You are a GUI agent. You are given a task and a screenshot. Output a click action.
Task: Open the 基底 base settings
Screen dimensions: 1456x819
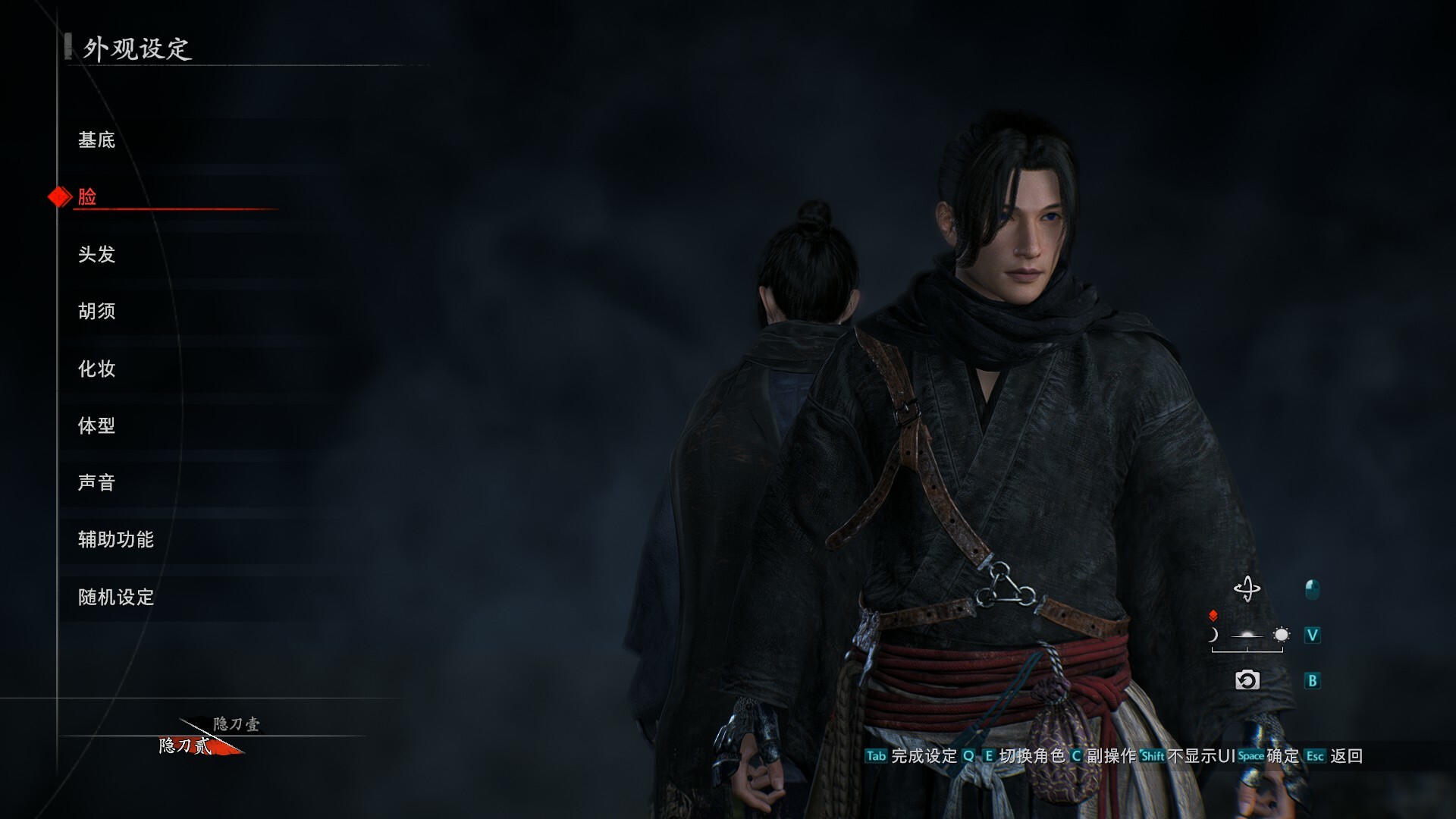pyautogui.click(x=97, y=140)
